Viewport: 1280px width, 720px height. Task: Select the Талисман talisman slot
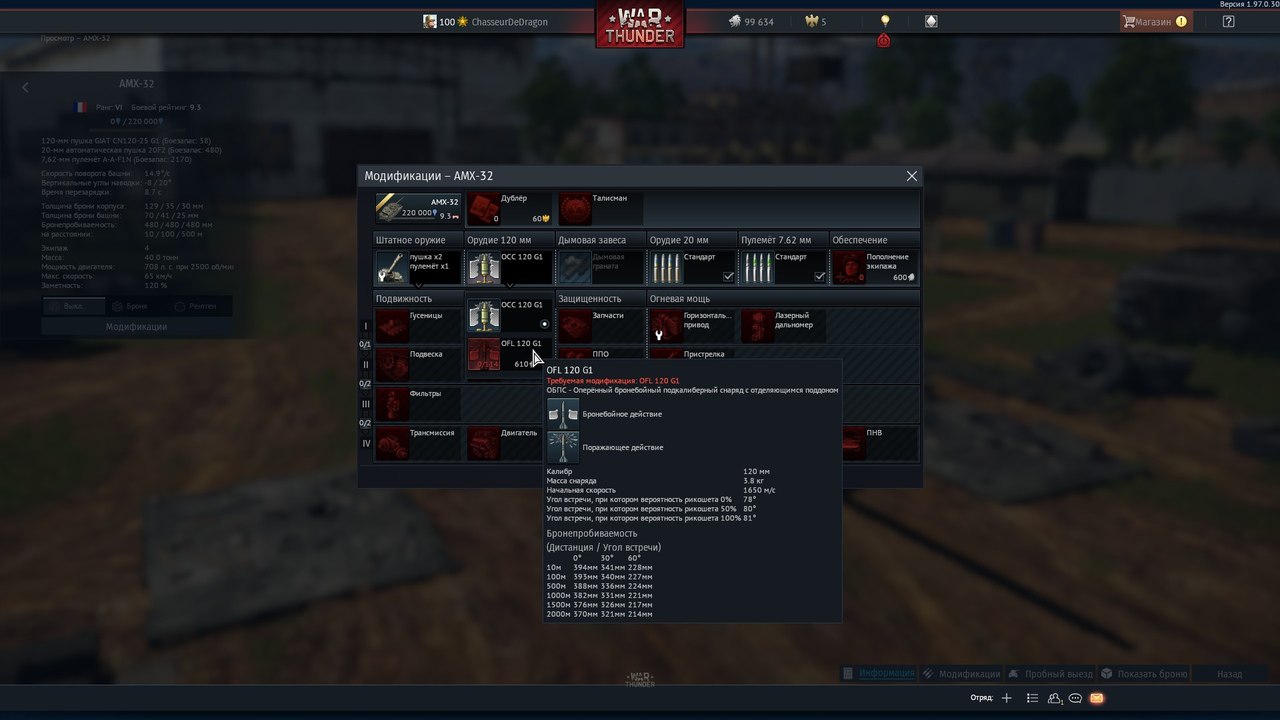tap(601, 208)
